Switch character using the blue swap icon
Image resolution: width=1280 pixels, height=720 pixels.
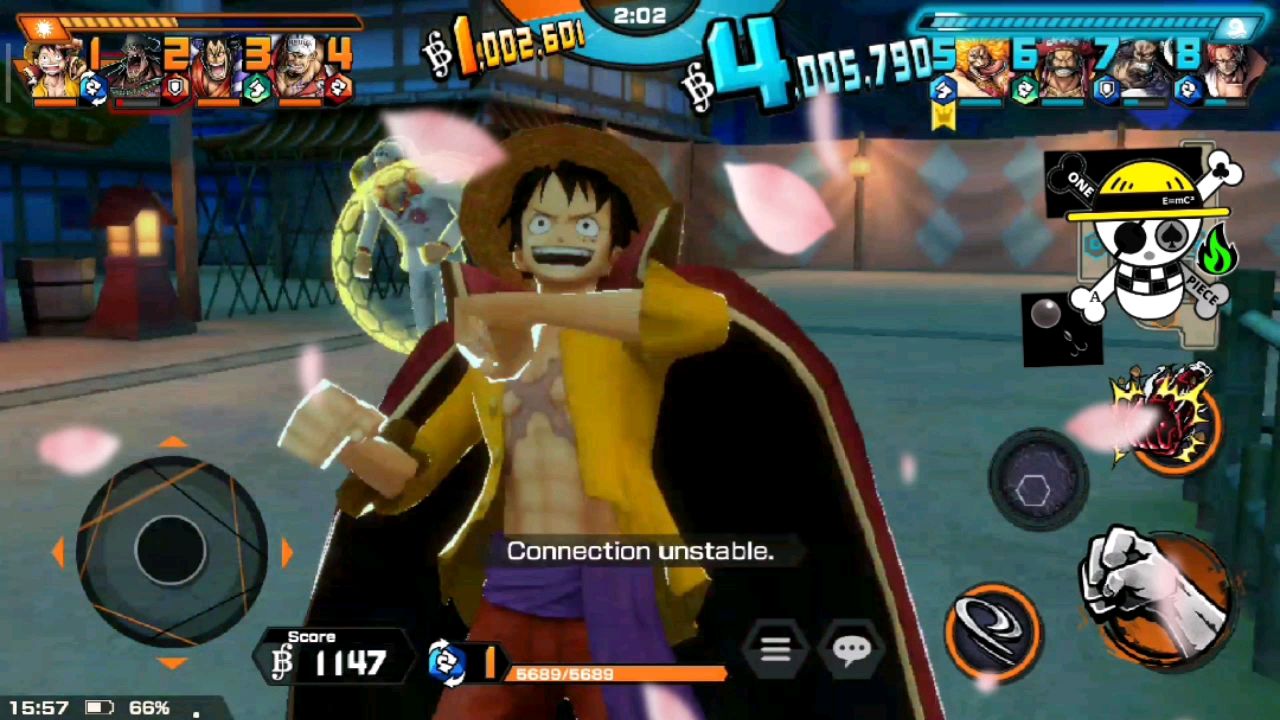coord(446,662)
